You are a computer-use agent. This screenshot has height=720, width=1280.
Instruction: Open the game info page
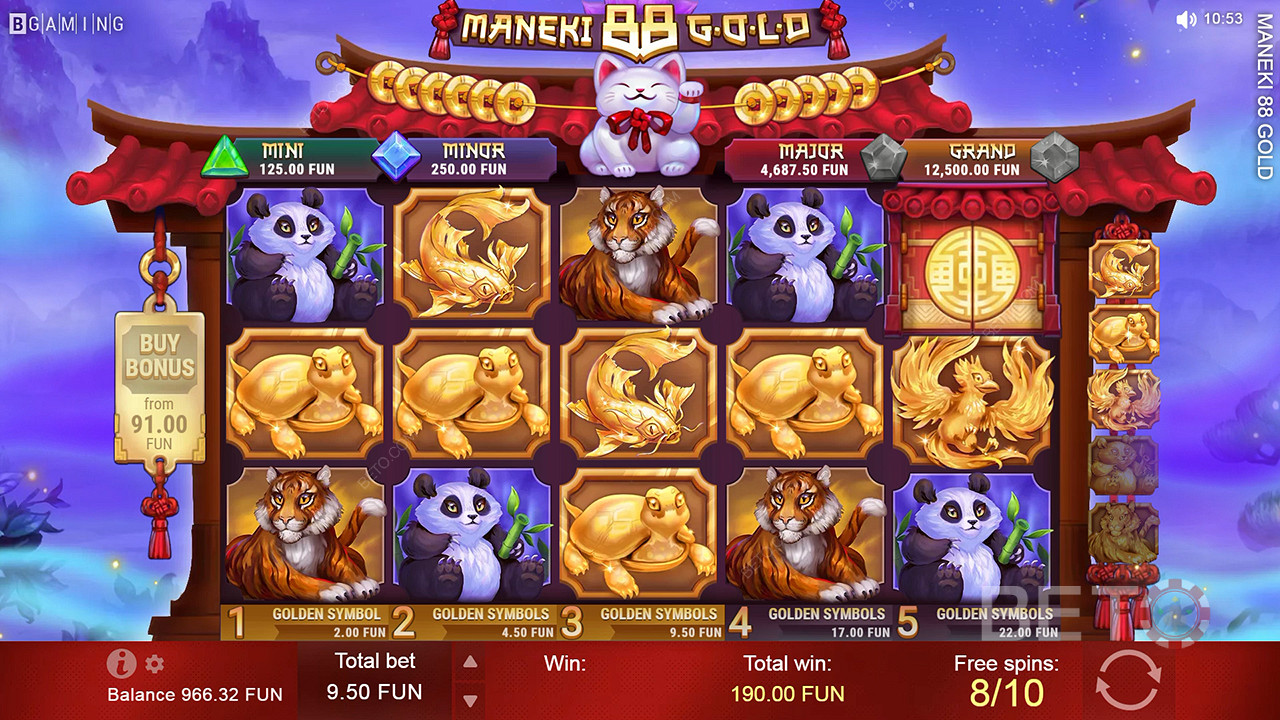121,664
